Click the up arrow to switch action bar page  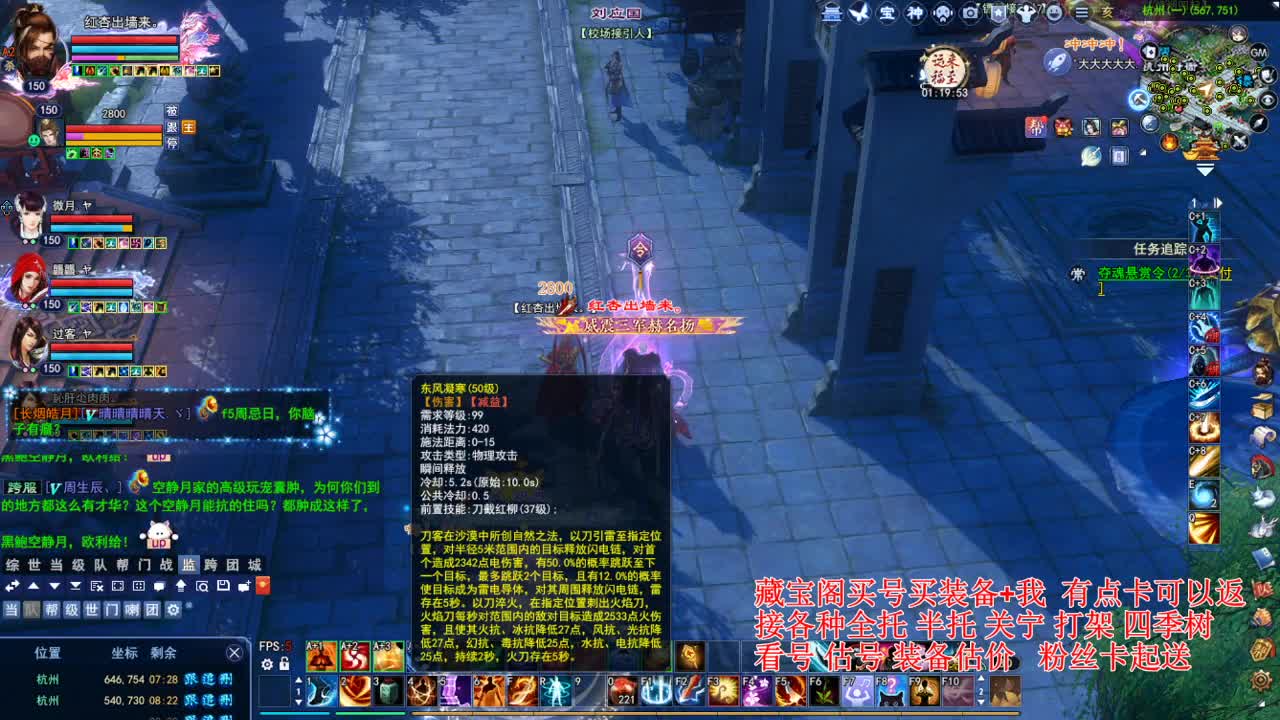coord(299,681)
